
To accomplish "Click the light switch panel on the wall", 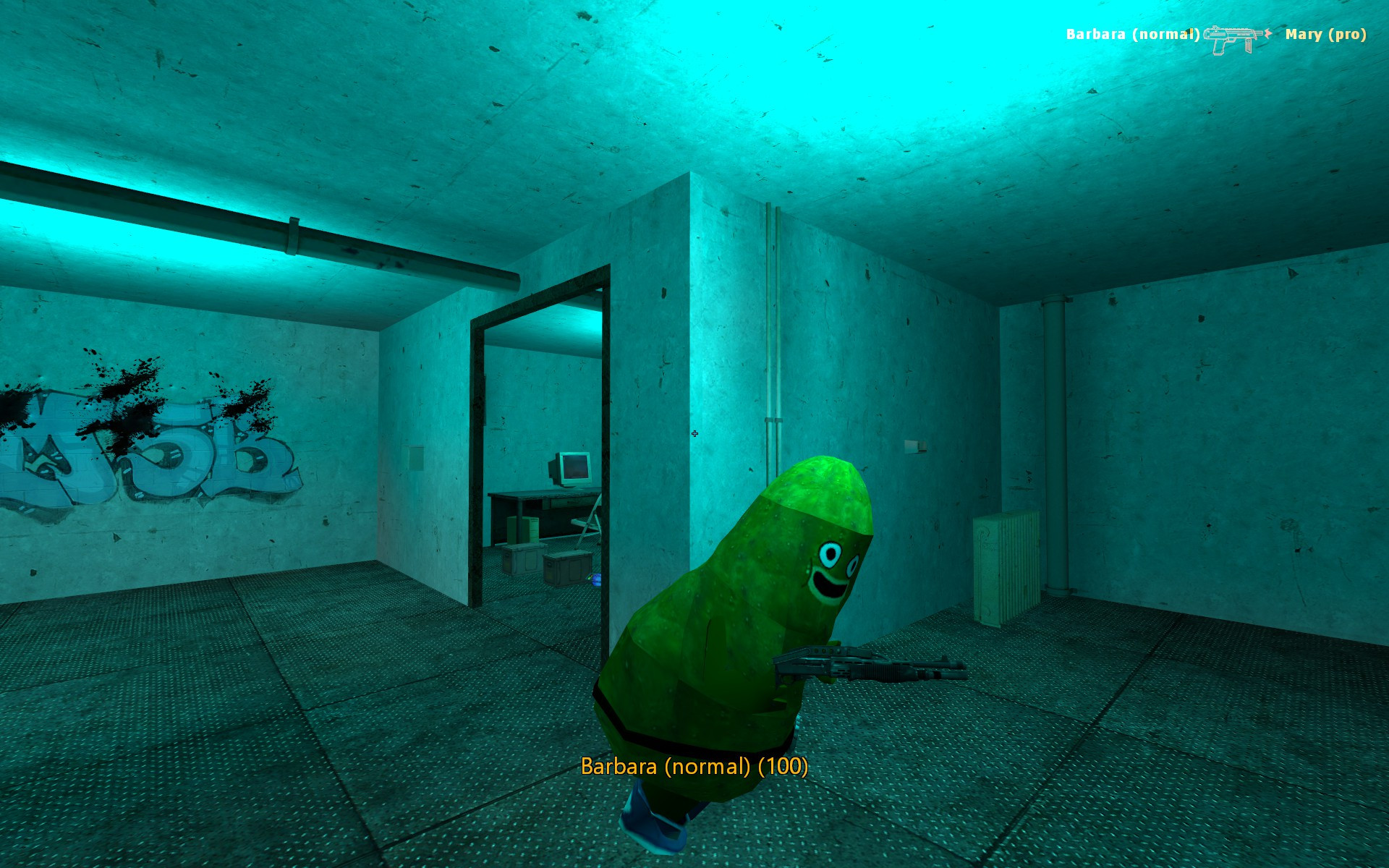I will click(914, 446).
